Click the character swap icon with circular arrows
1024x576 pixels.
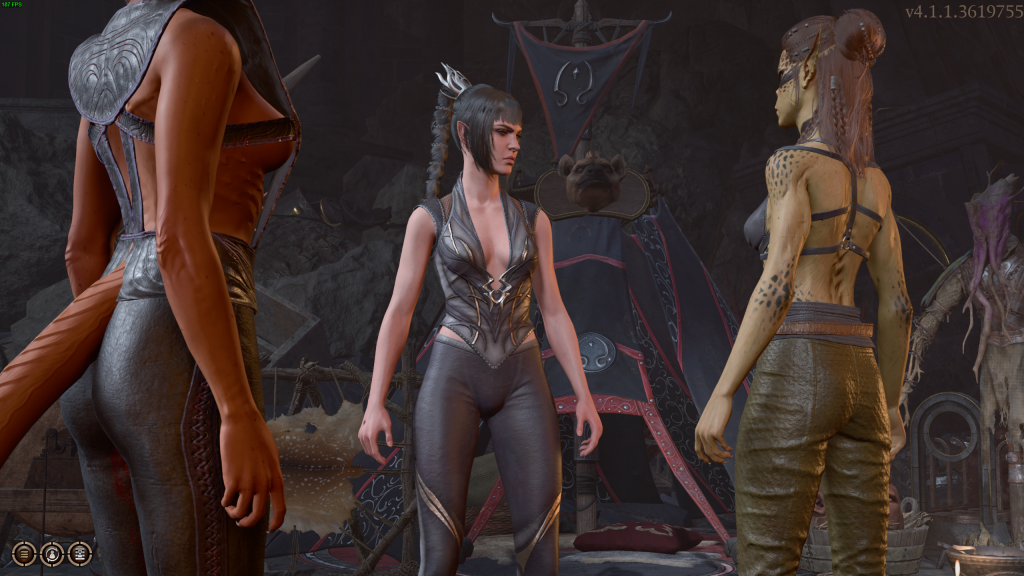[x=52, y=552]
